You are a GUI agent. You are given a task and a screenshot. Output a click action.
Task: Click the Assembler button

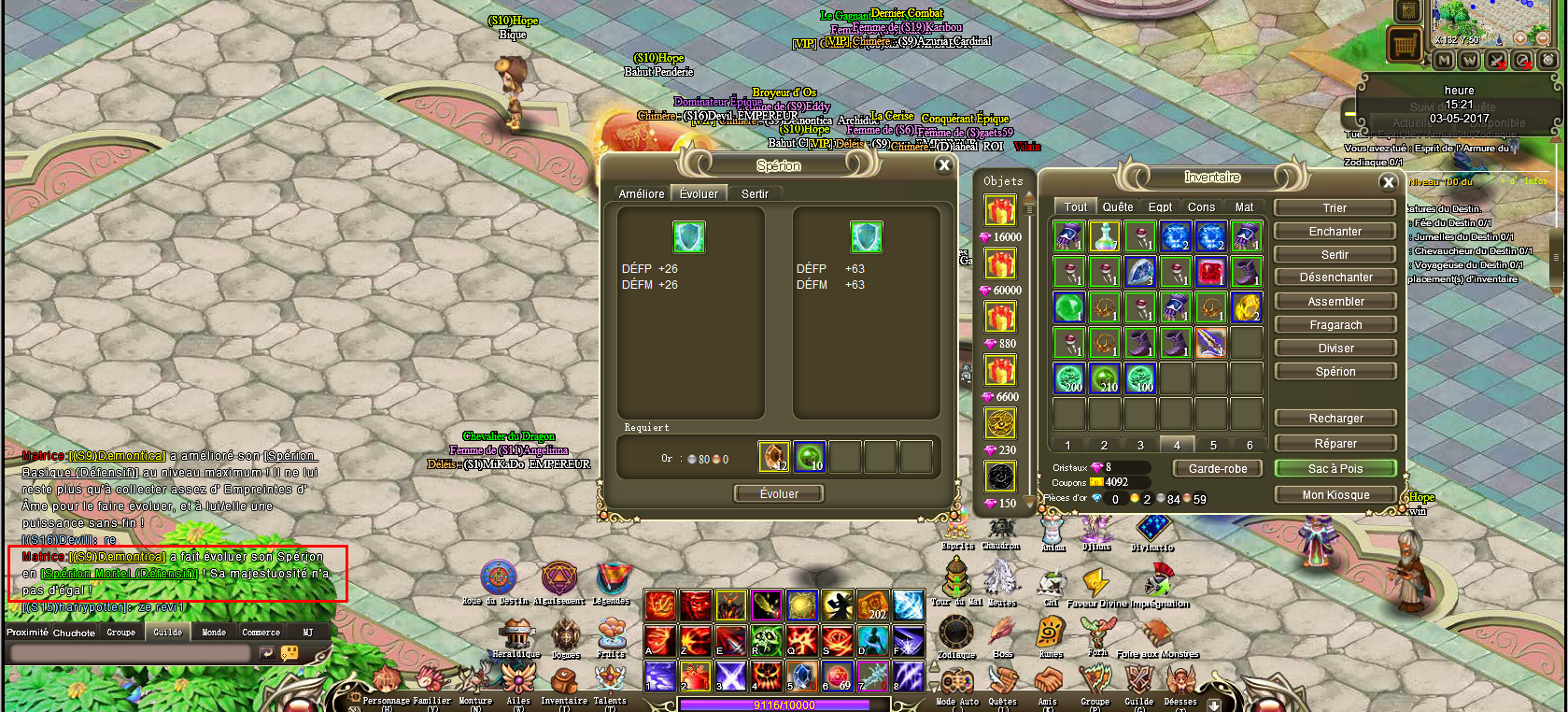[1335, 301]
